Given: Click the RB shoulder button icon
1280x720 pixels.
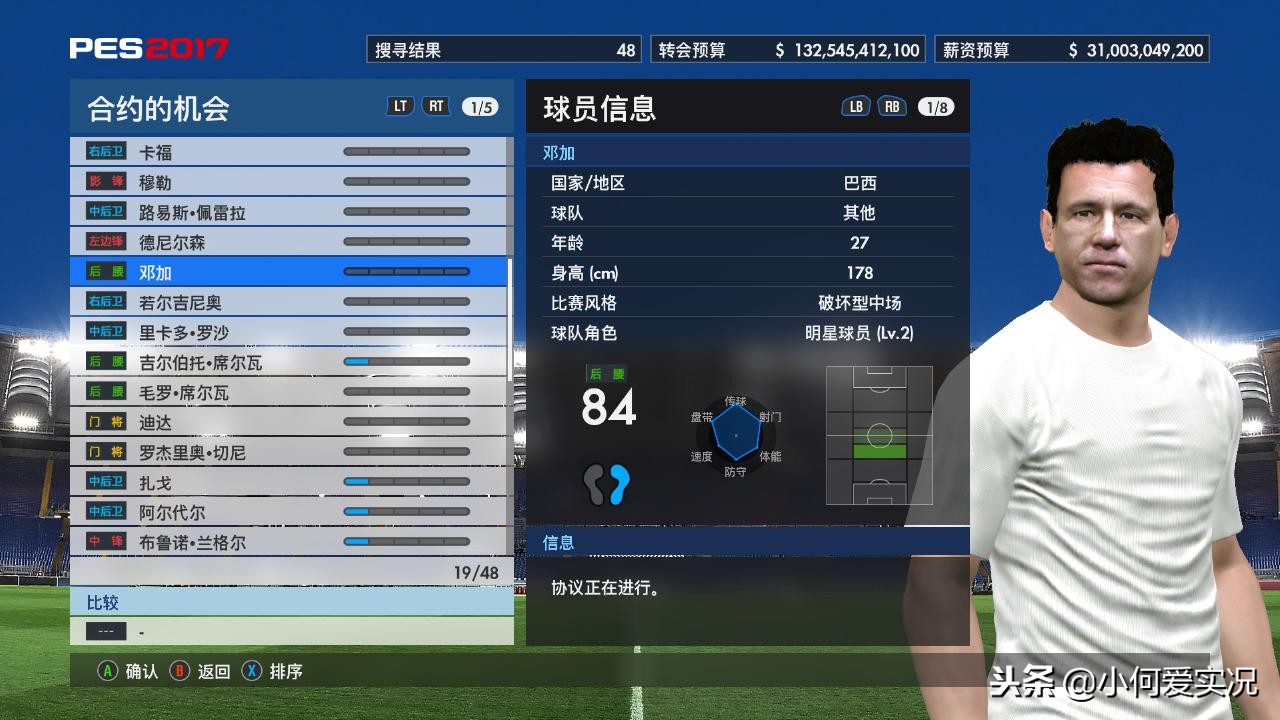Looking at the screenshot, I should (x=890, y=104).
